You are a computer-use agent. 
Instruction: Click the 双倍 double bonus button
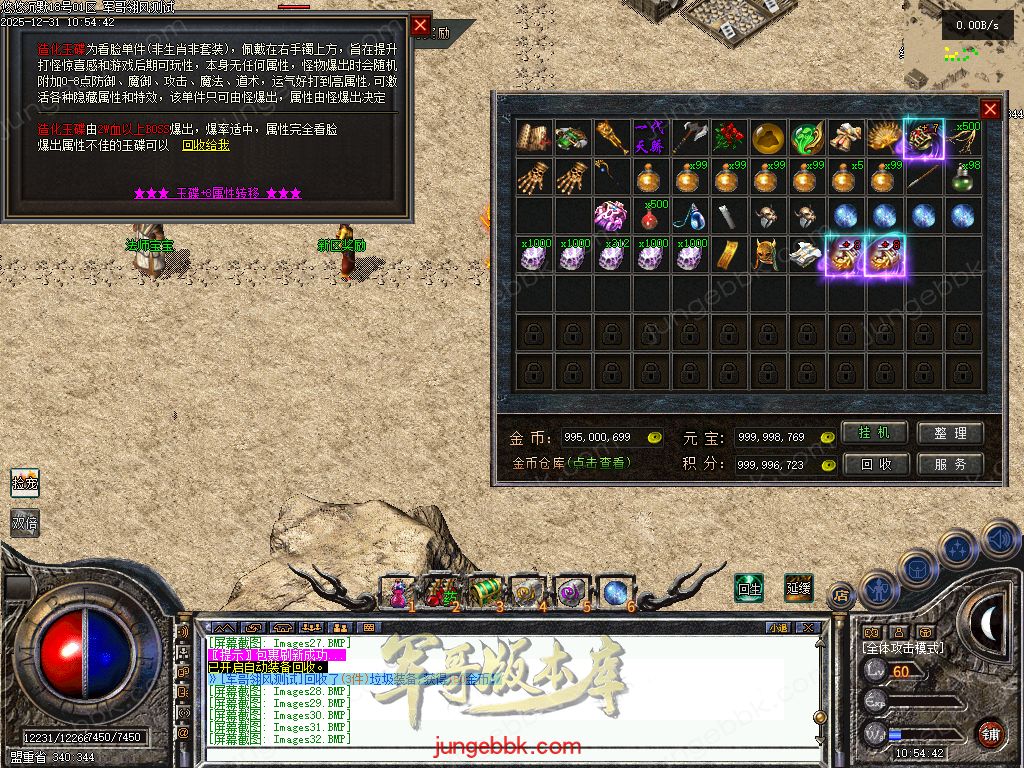(x=24, y=522)
